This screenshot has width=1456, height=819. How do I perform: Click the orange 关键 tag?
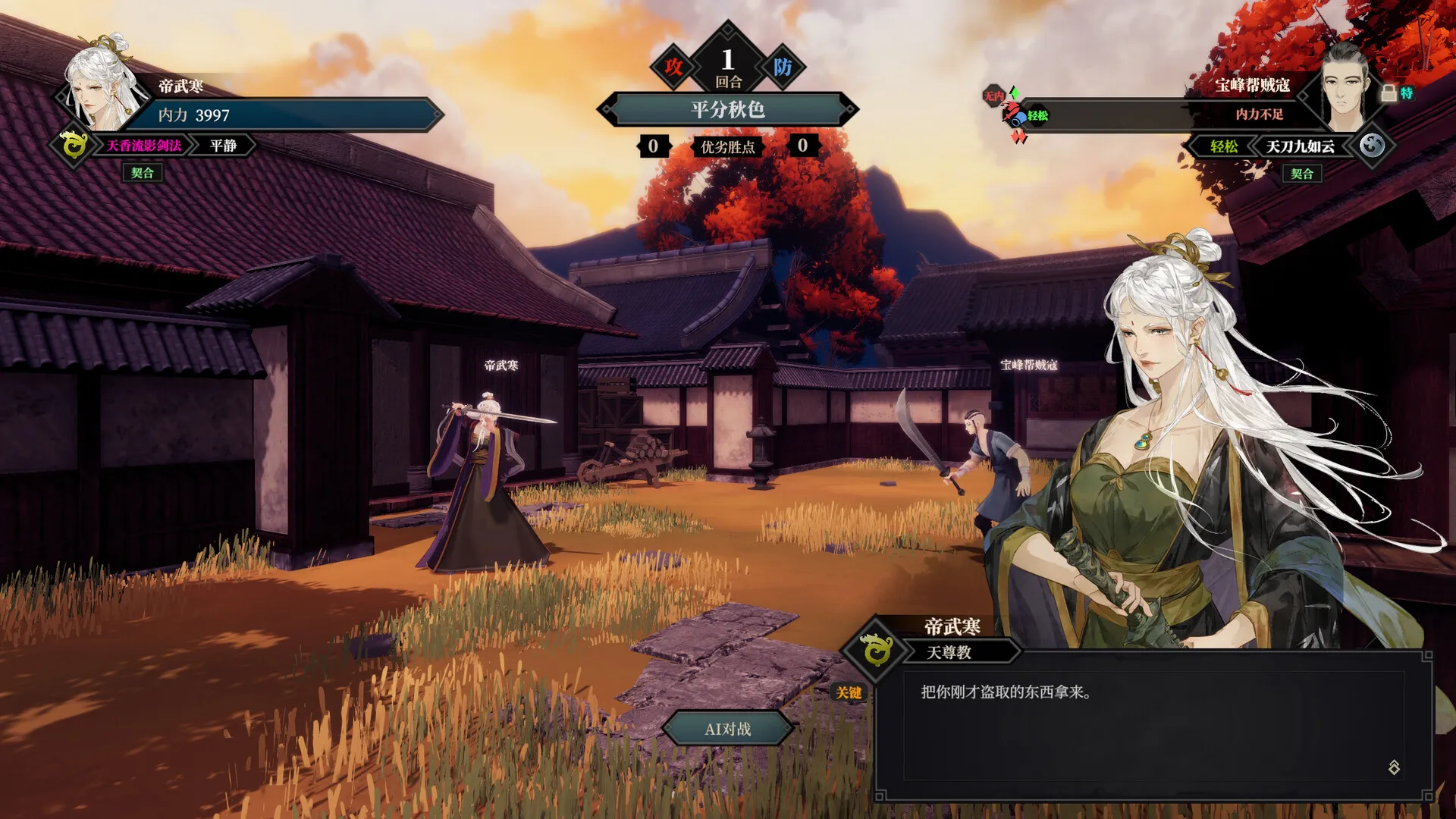pos(849,692)
